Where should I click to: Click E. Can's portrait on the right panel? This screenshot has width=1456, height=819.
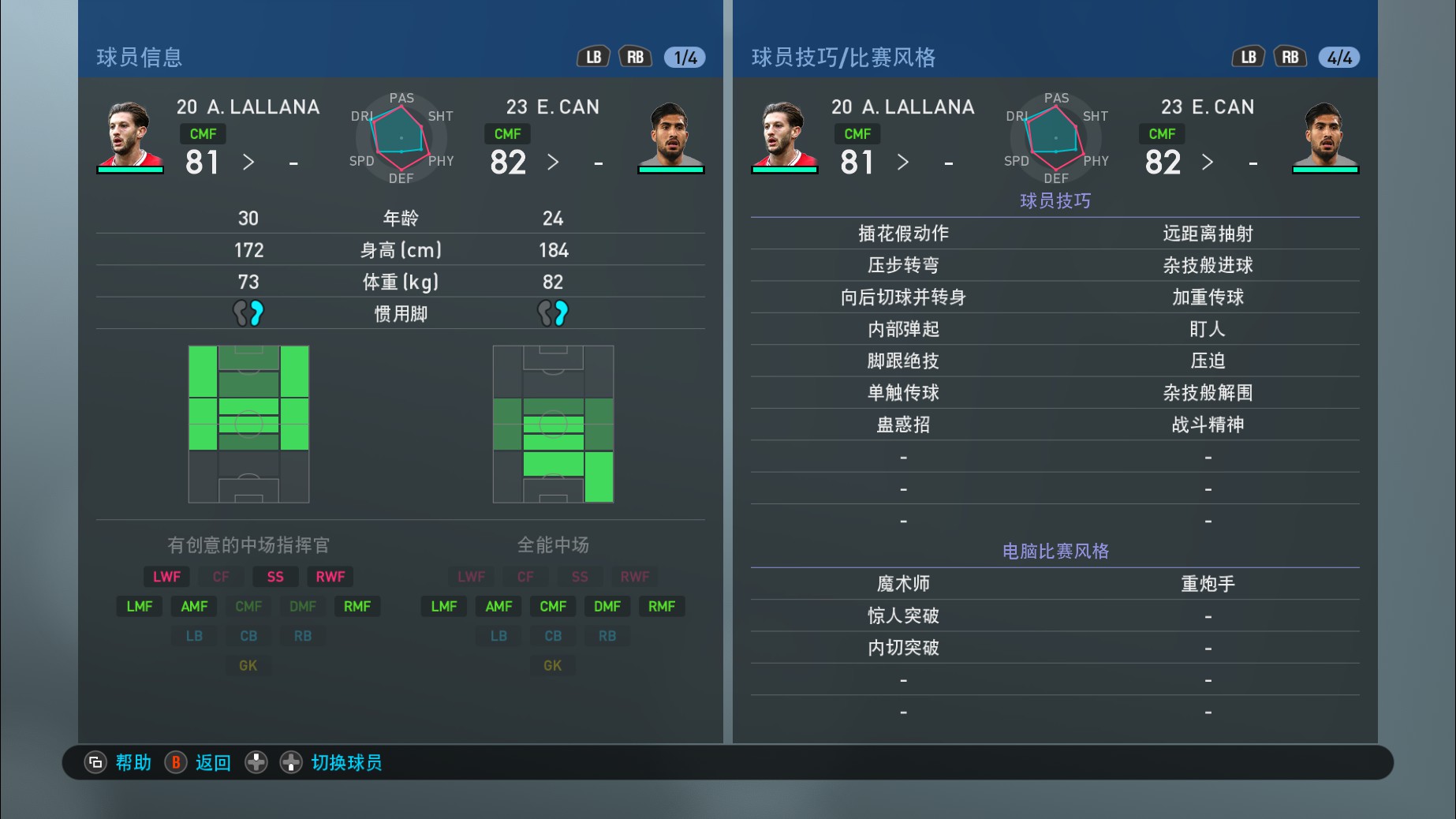click(1326, 133)
